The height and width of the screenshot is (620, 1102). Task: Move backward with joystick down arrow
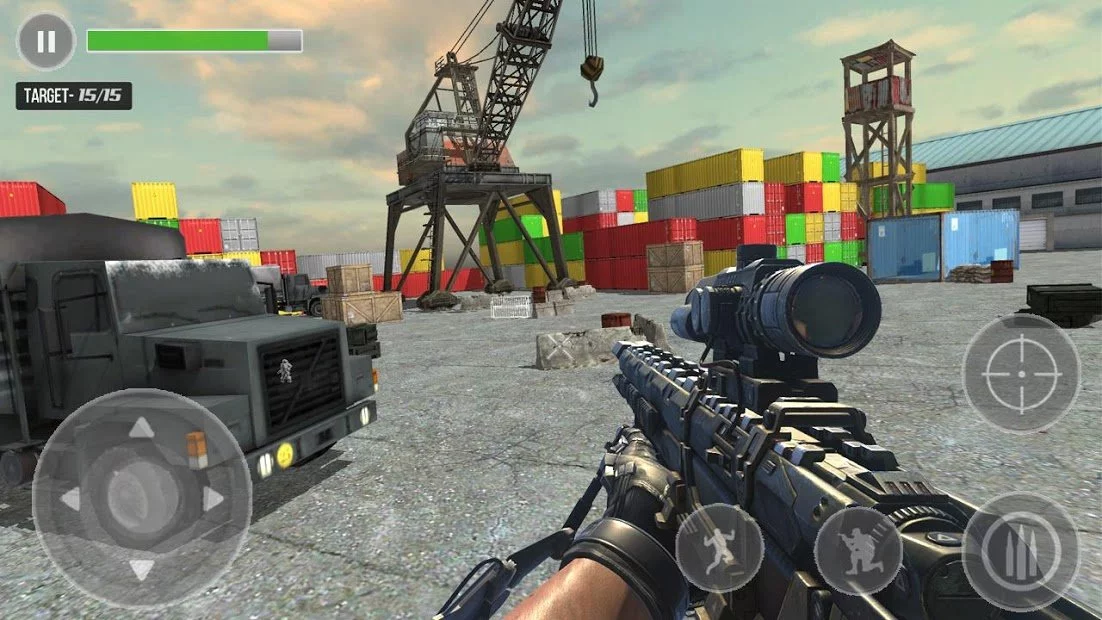(x=142, y=569)
